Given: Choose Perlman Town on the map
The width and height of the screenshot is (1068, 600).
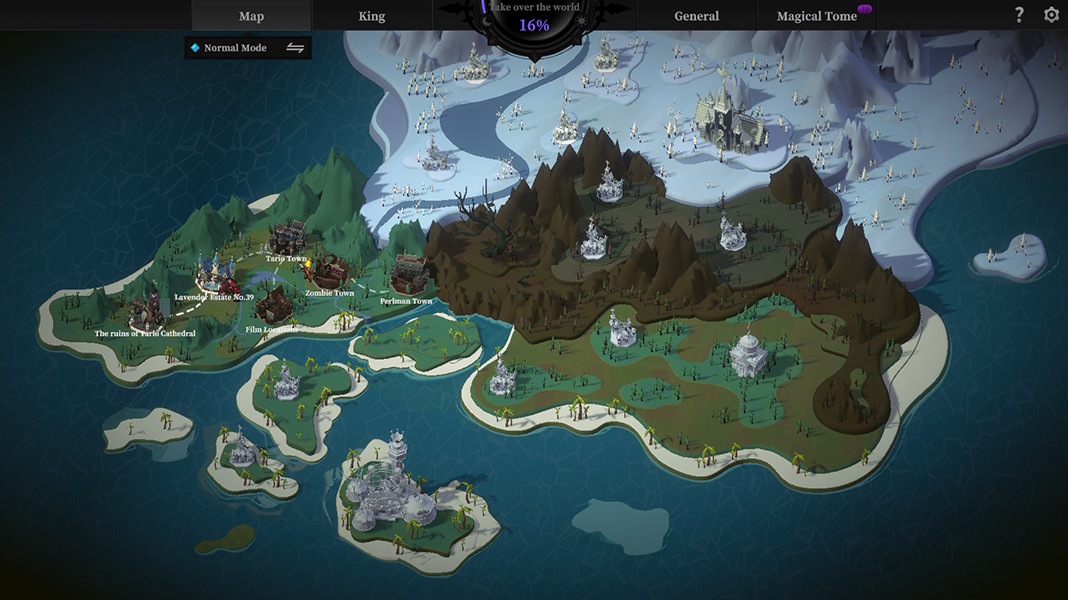Looking at the screenshot, I should coord(409,276).
